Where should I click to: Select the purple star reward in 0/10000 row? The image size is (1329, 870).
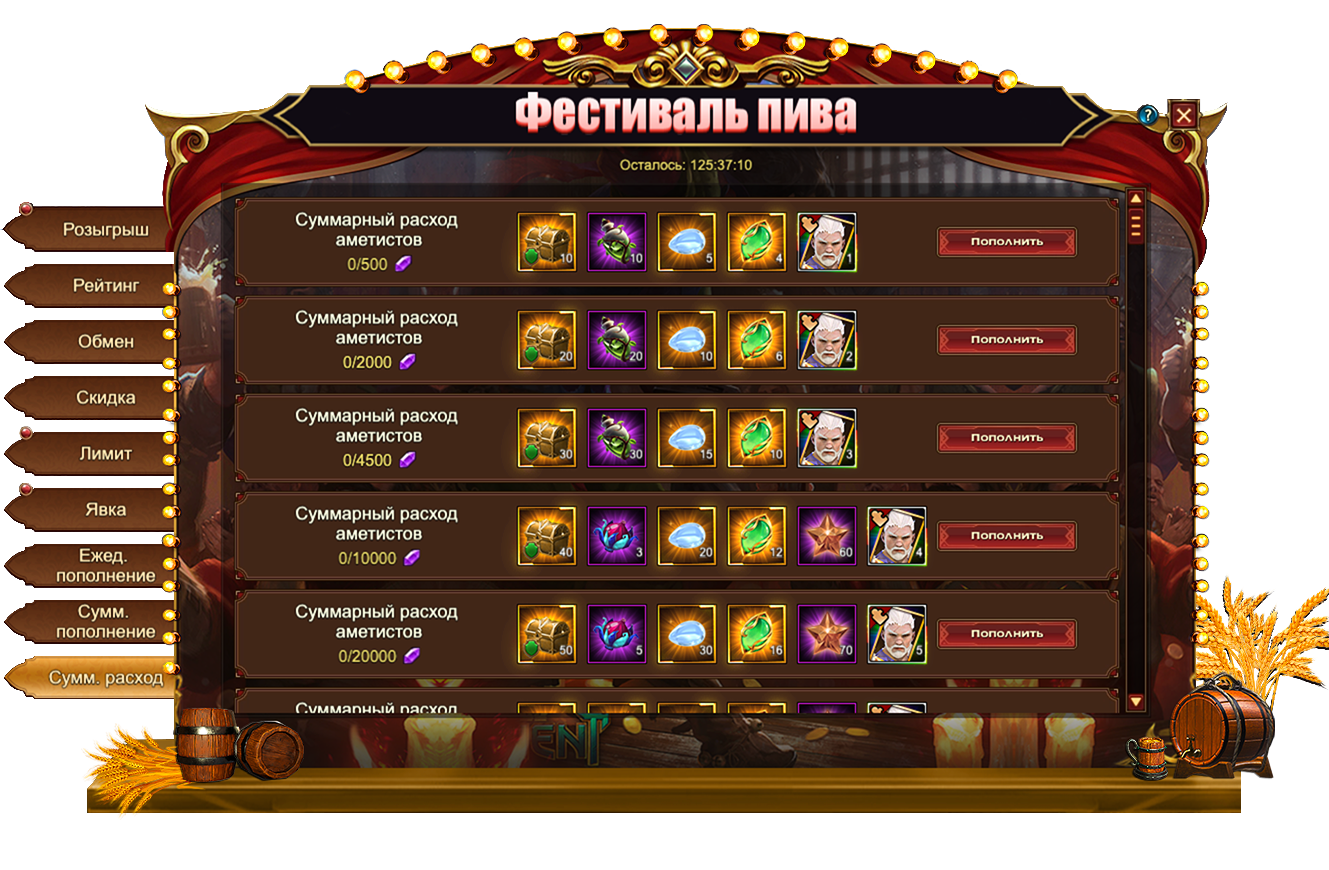(x=827, y=536)
